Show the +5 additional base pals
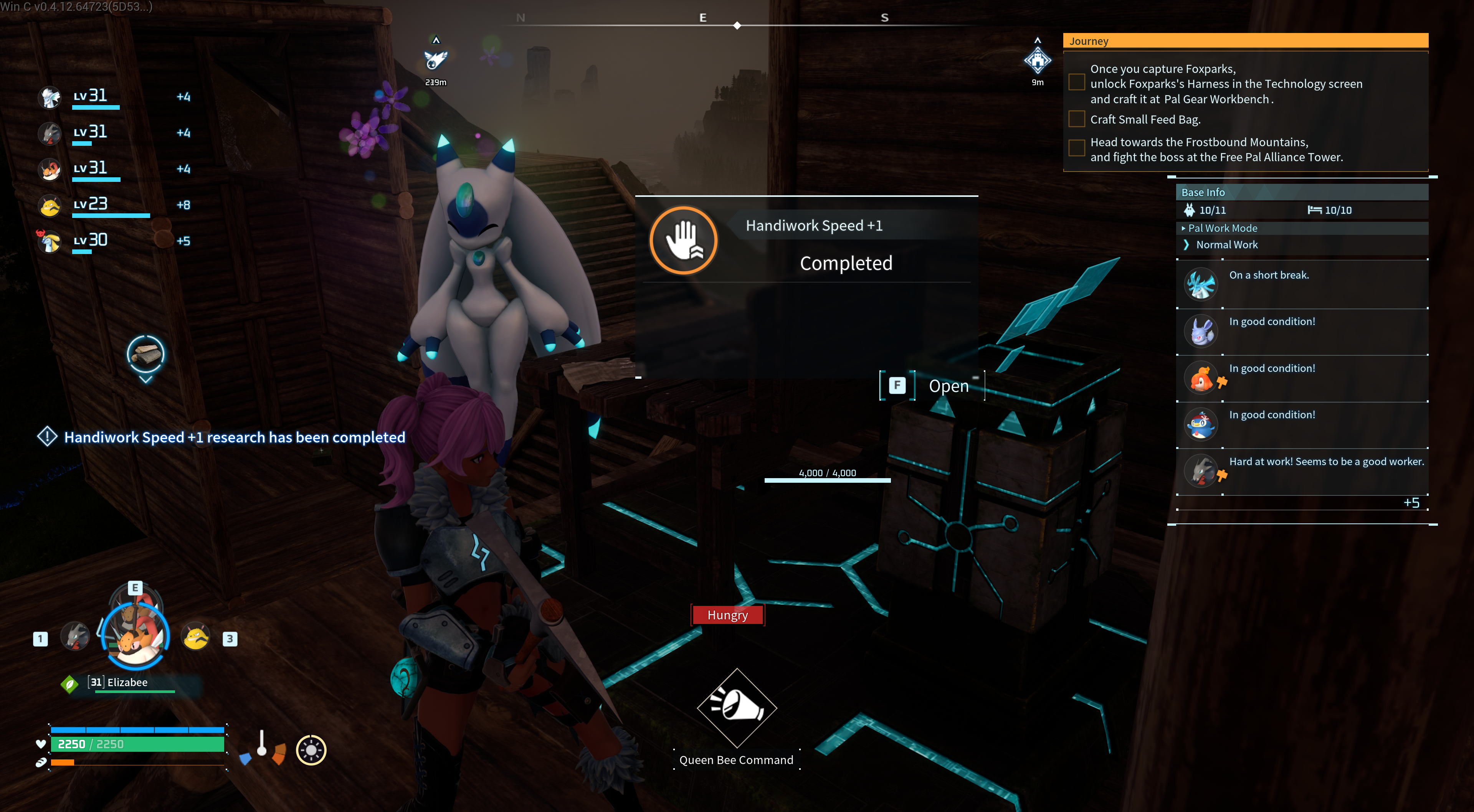This screenshot has height=812, width=1474. 1411,503
